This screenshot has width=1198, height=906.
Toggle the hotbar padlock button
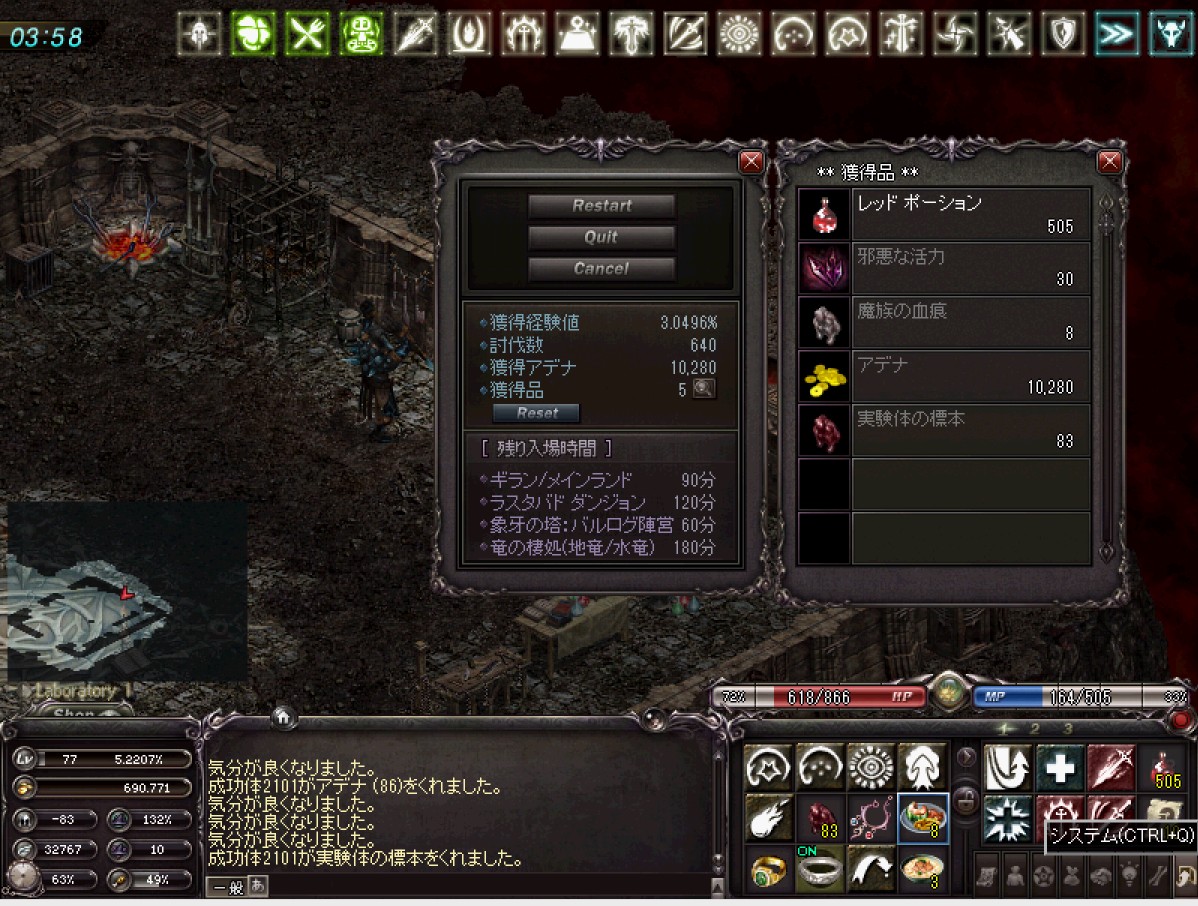966,798
